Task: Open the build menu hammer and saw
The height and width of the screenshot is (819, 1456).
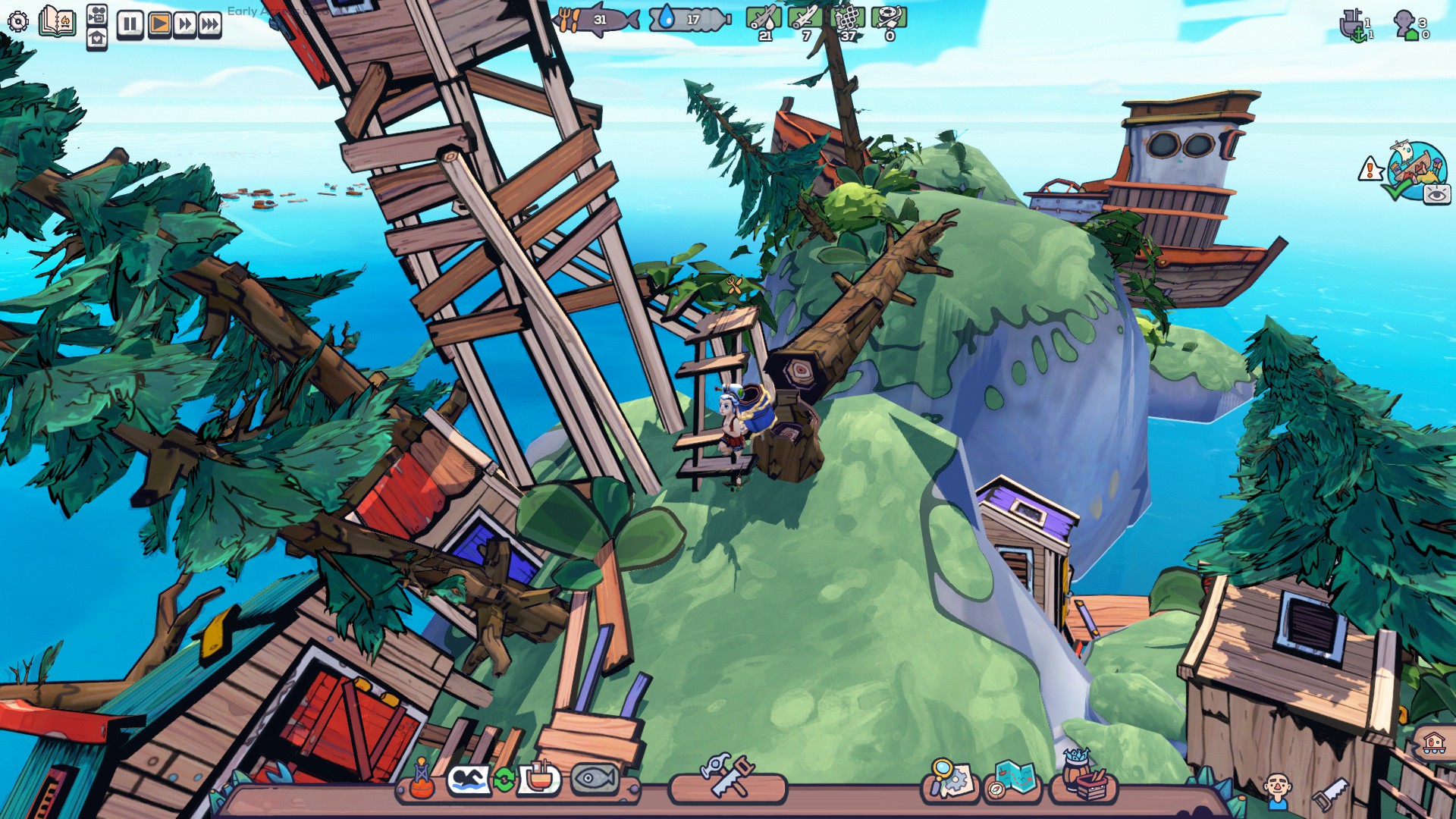Action: click(727, 775)
